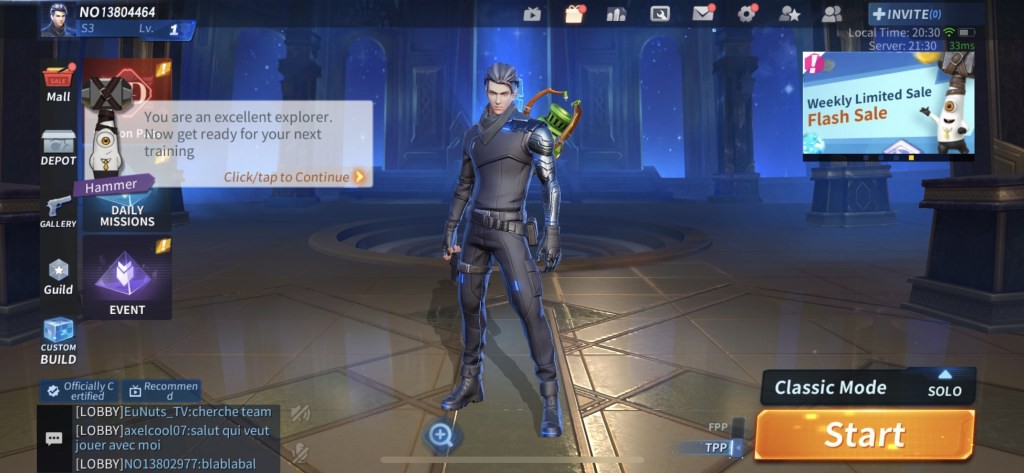Screen dimensions: 1024x473
Task: Open settings with the gear icon
Action: pos(746,14)
